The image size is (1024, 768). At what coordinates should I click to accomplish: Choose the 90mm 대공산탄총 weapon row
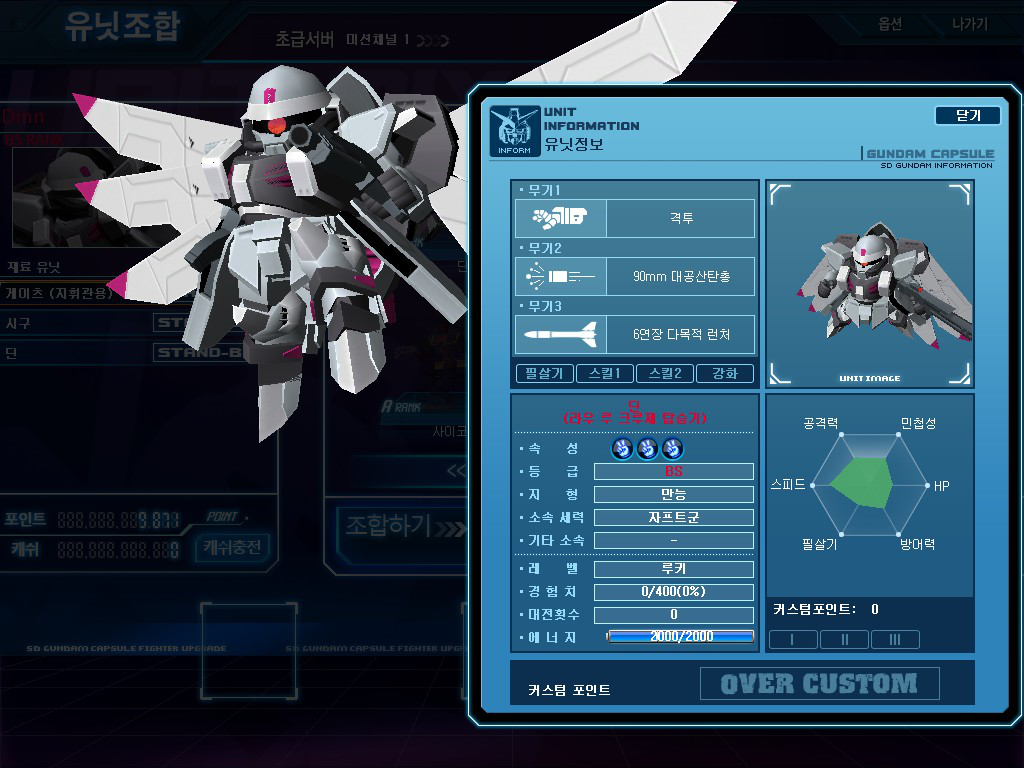pos(635,276)
